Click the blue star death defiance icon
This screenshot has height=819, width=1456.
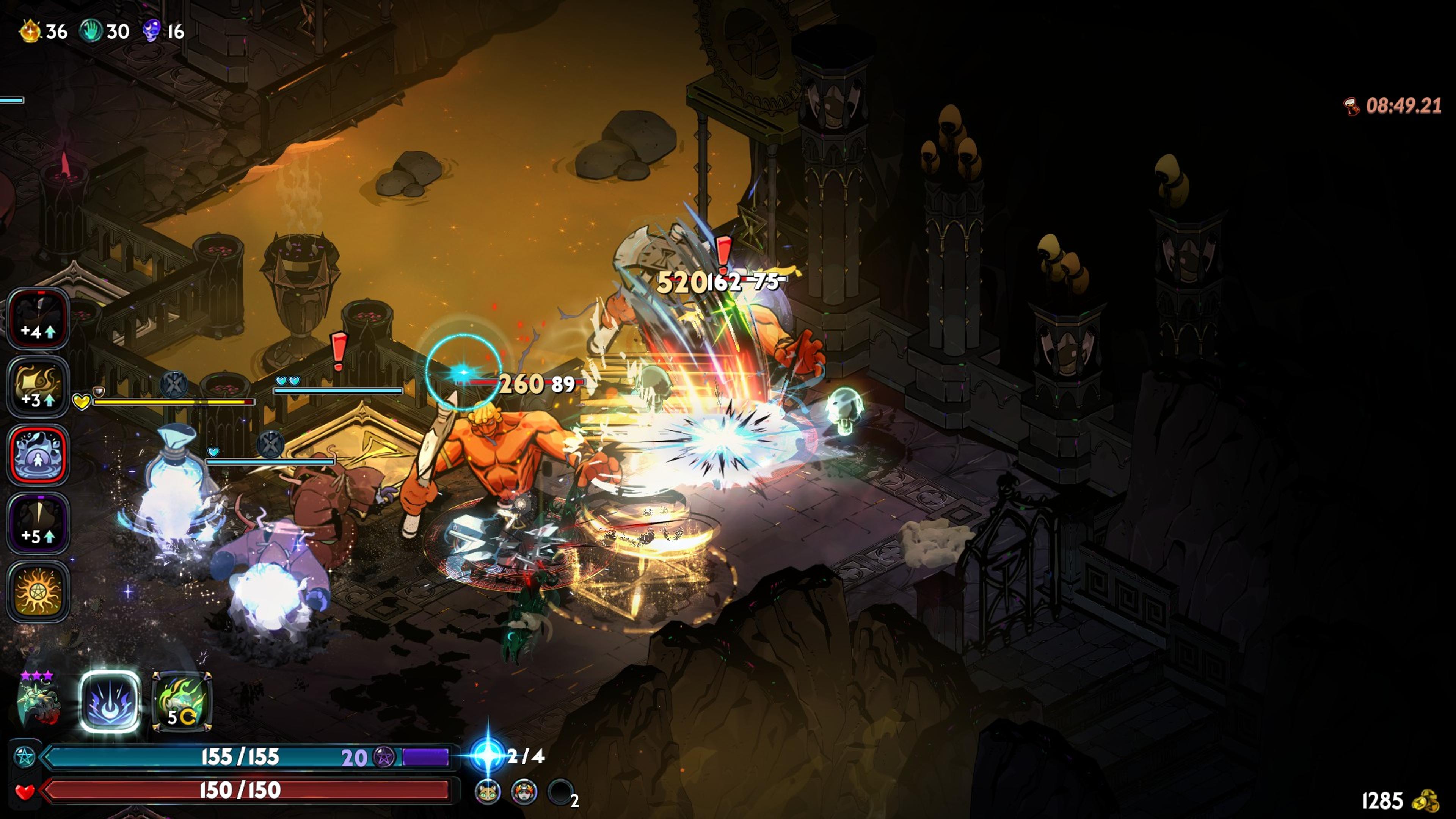[x=487, y=755]
